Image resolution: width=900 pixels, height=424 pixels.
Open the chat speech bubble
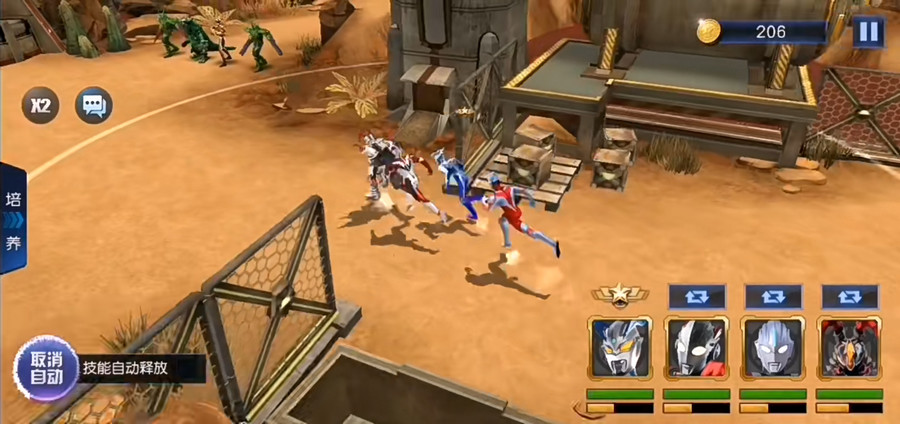click(x=95, y=105)
